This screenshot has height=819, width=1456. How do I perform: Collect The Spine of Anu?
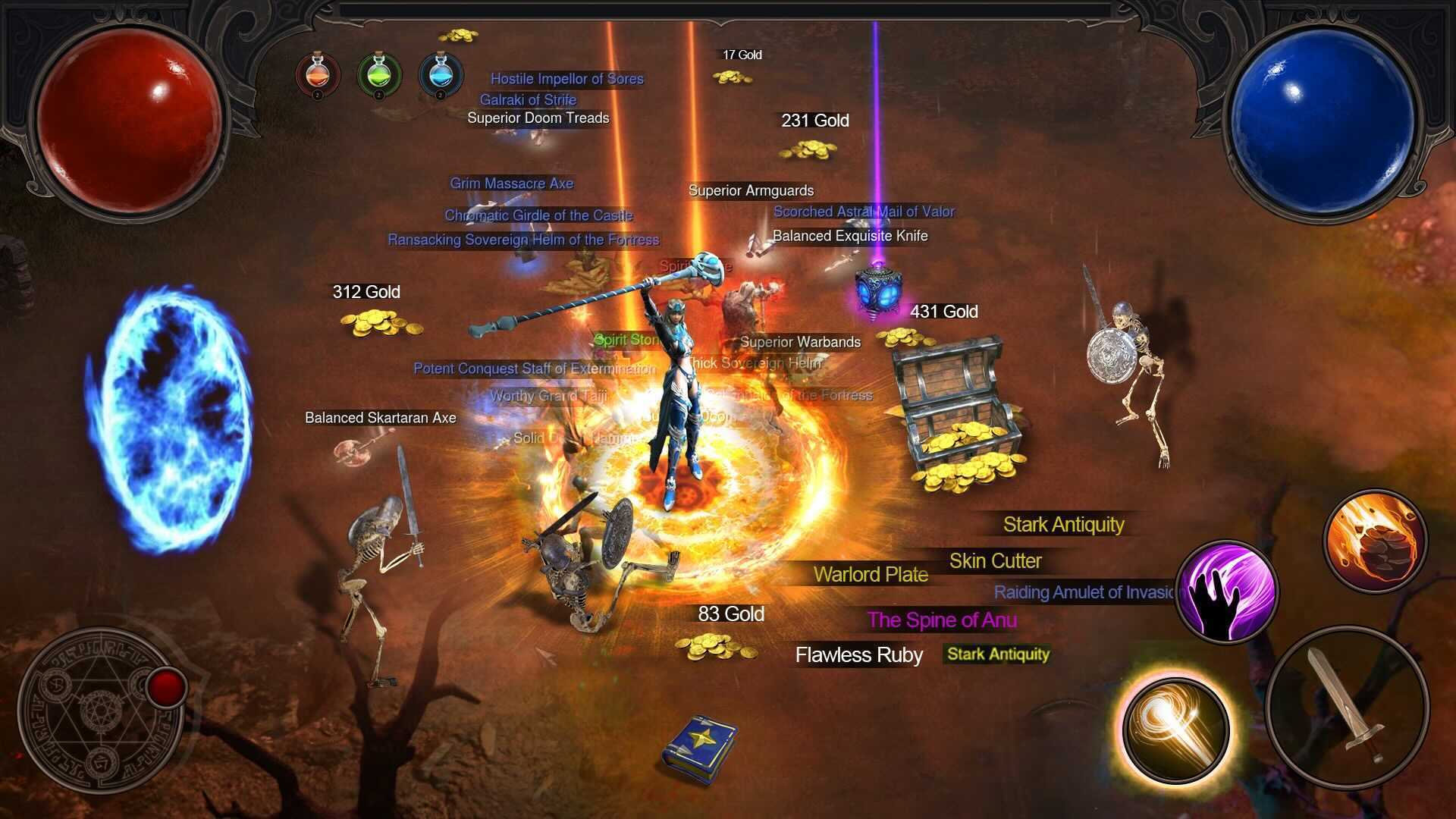[943, 620]
